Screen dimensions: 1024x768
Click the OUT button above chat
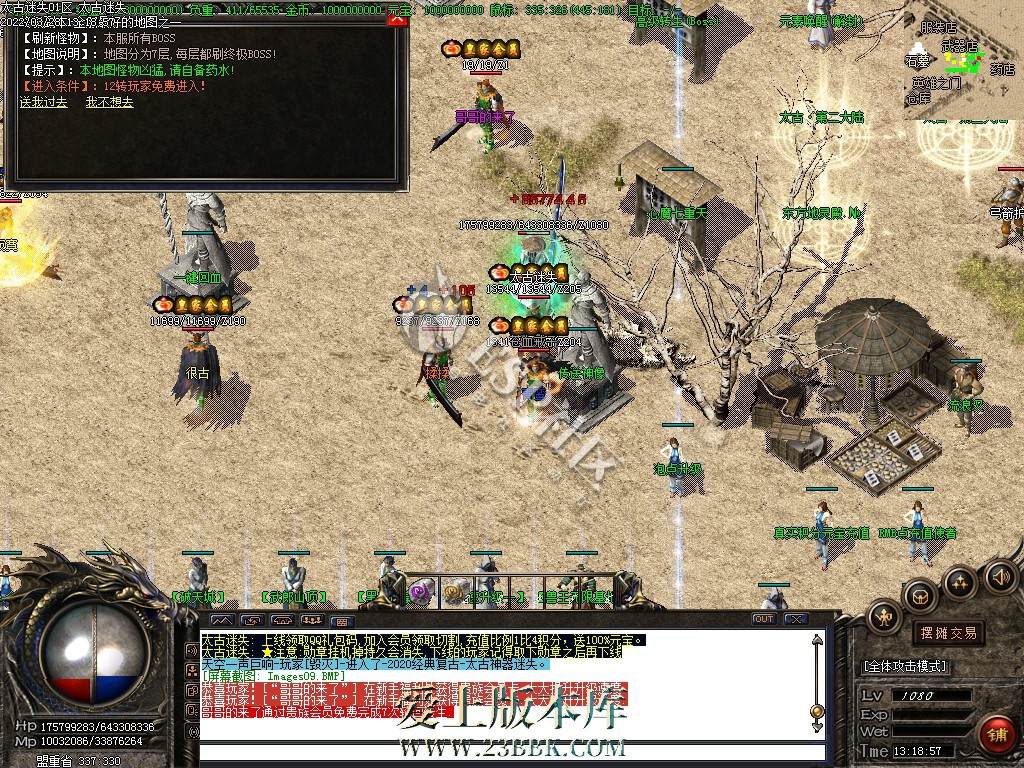point(764,619)
